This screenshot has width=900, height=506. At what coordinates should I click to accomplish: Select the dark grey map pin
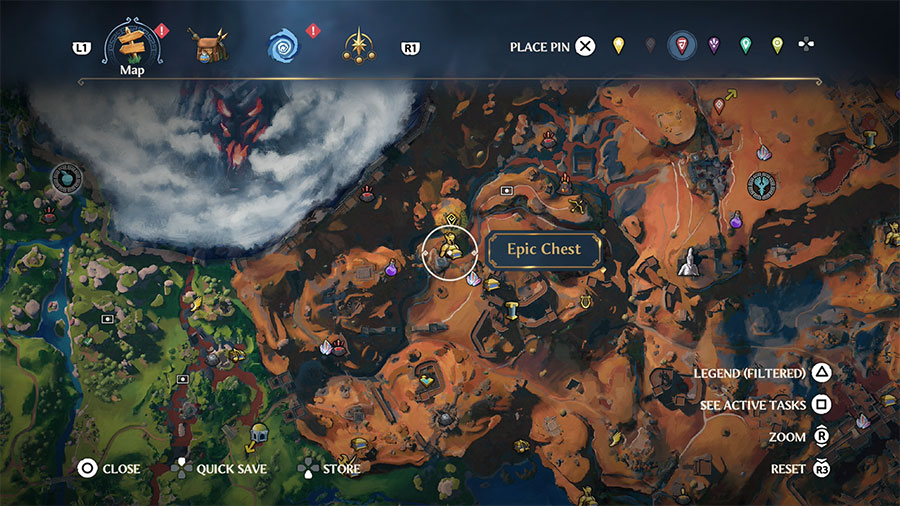pyautogui.click(x=650, y=45)
